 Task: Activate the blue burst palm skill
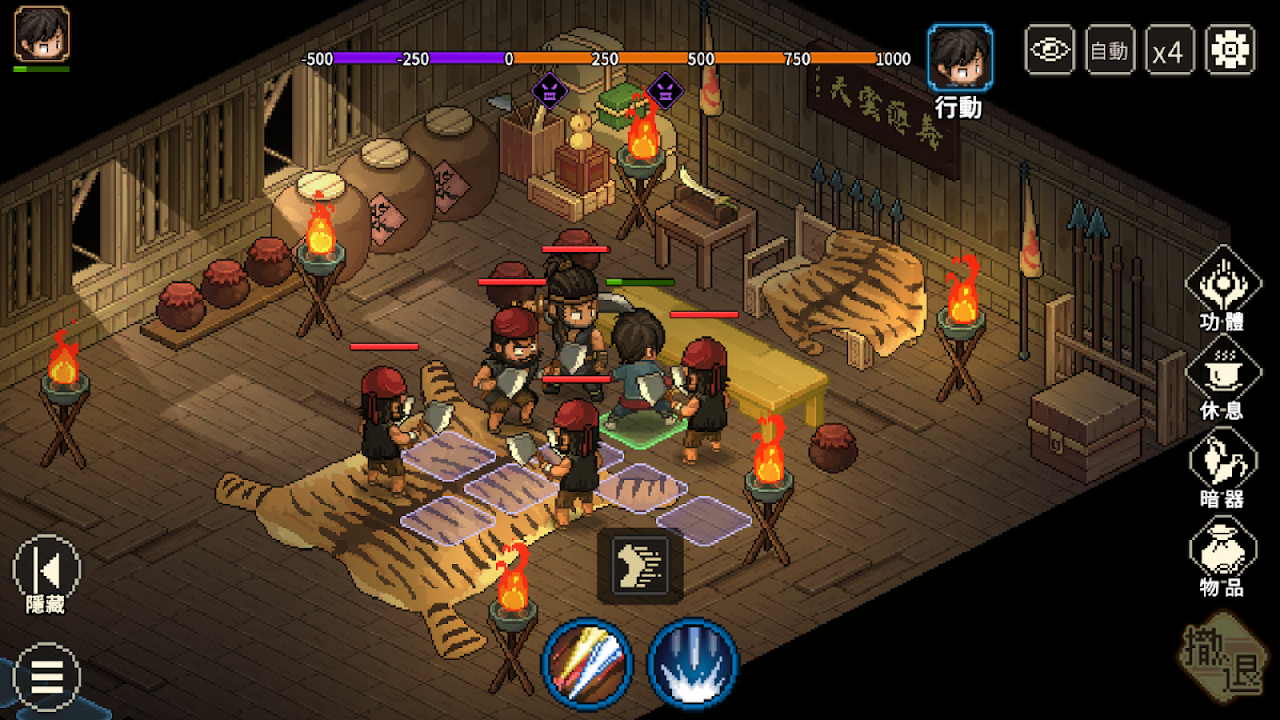point(692,664)
